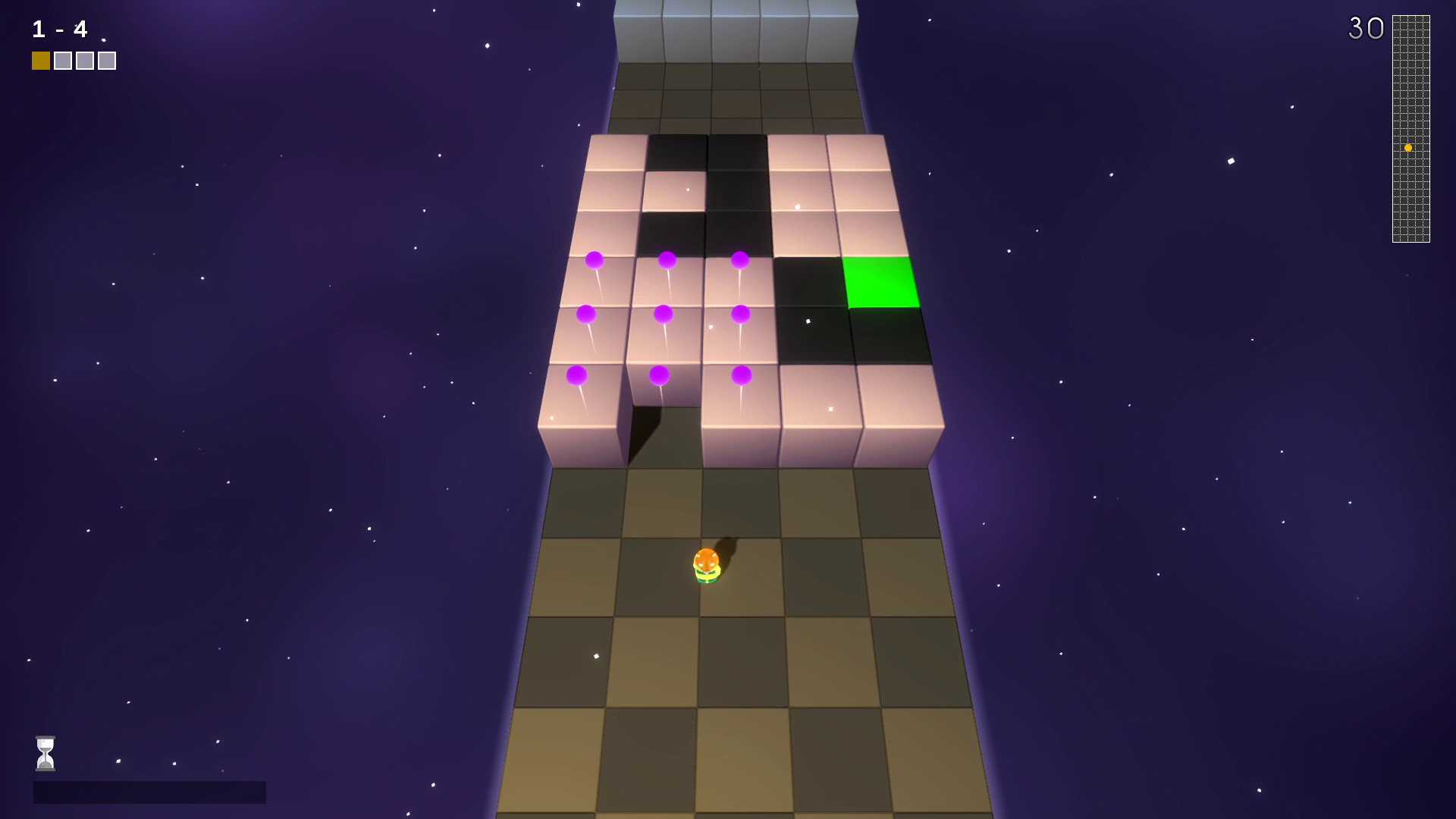Toggle the first gold level-progress square
1456x819 pixels.
click(39, 59)
